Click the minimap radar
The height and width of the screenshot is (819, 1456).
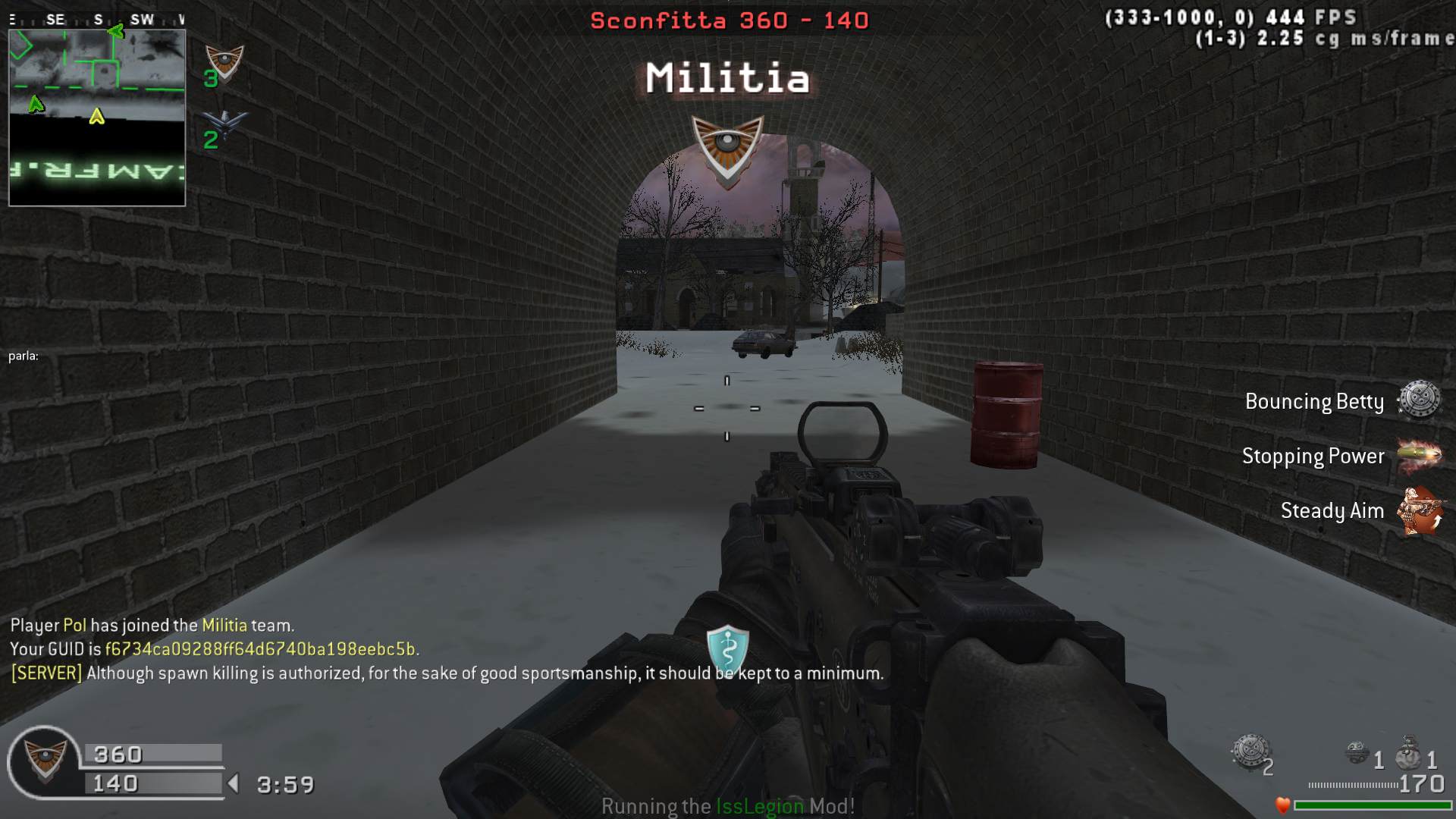coord(97,118)
